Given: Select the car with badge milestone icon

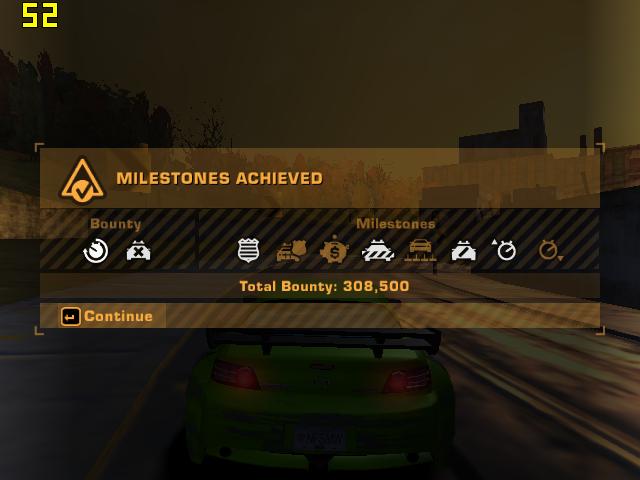Looking at the screenshot, I should pos(291,250).
